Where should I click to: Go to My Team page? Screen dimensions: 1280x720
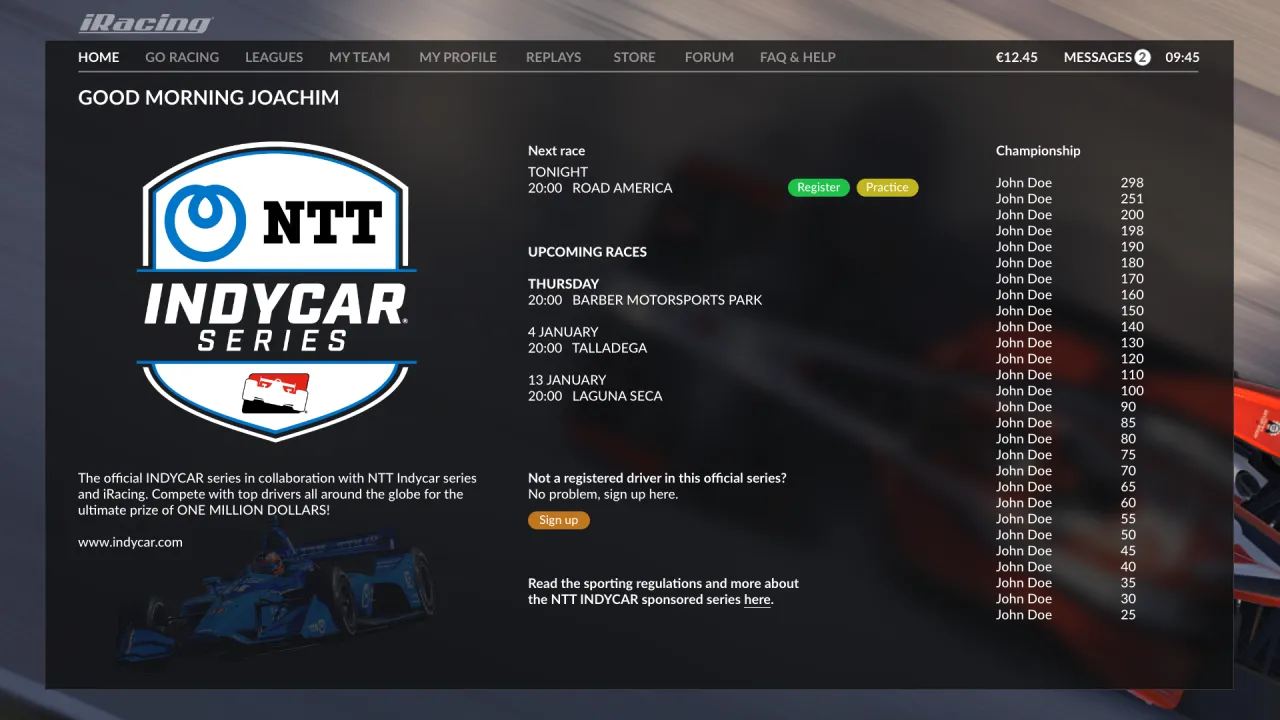pos(359,57)
